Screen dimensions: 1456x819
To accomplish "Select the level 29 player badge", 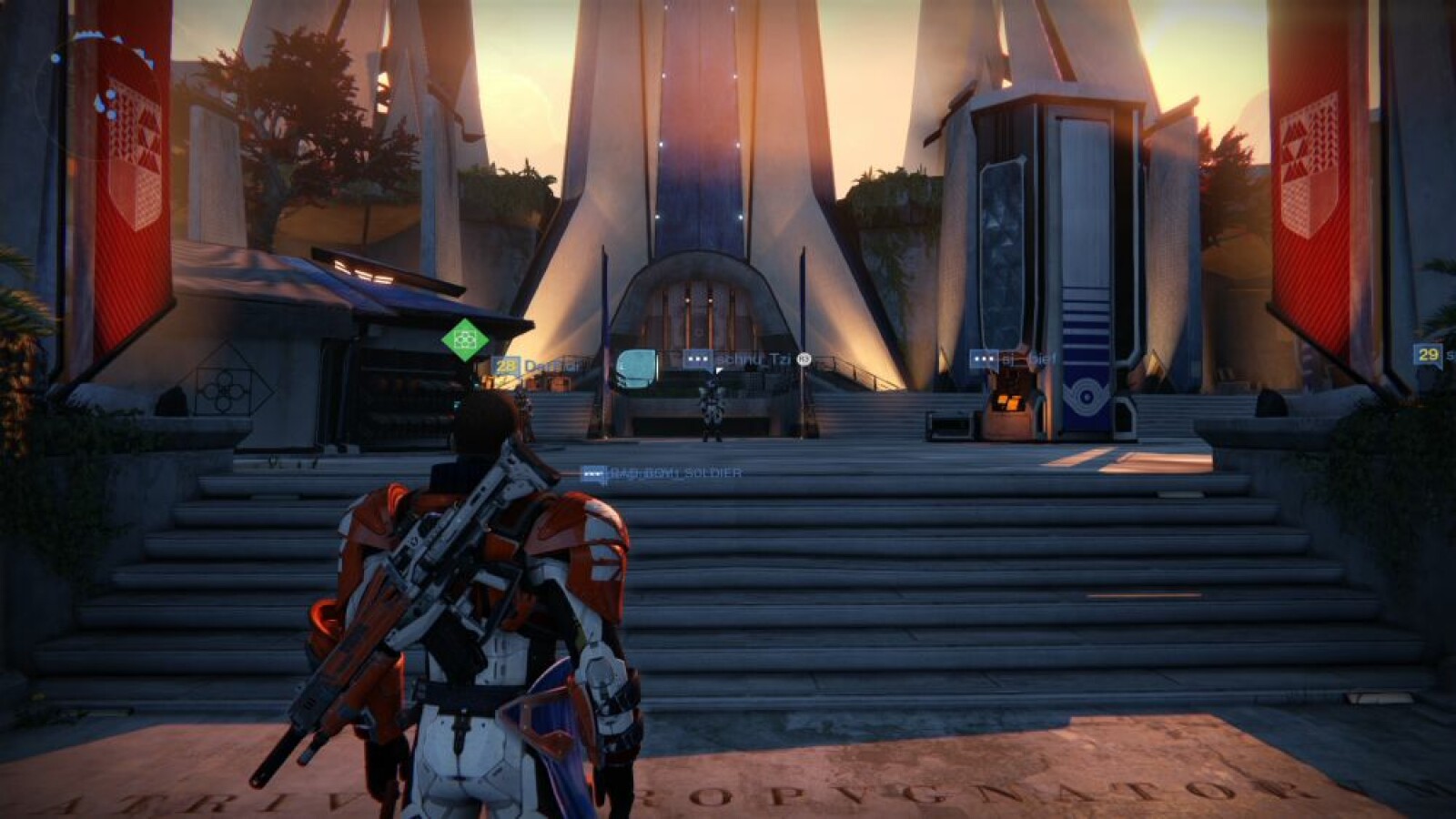I will [1428, 354].
